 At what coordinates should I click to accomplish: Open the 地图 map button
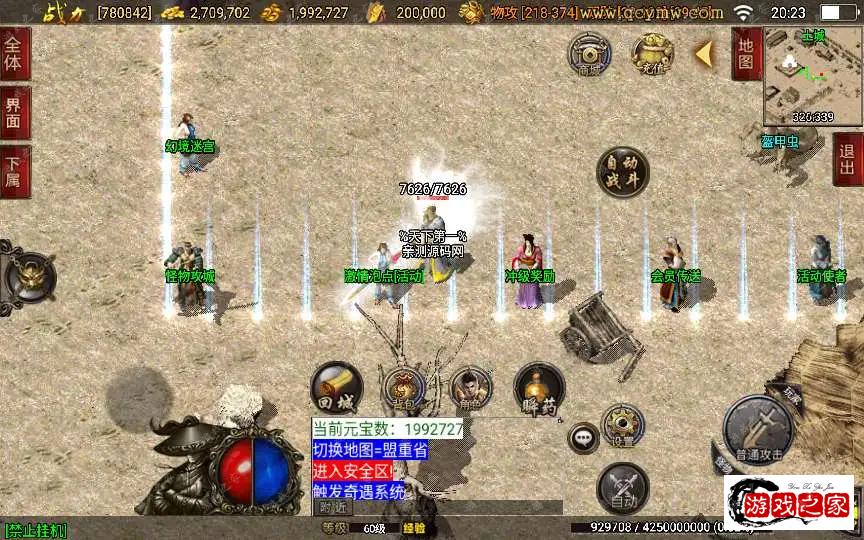pyautogui.click(x=745, y=54)
